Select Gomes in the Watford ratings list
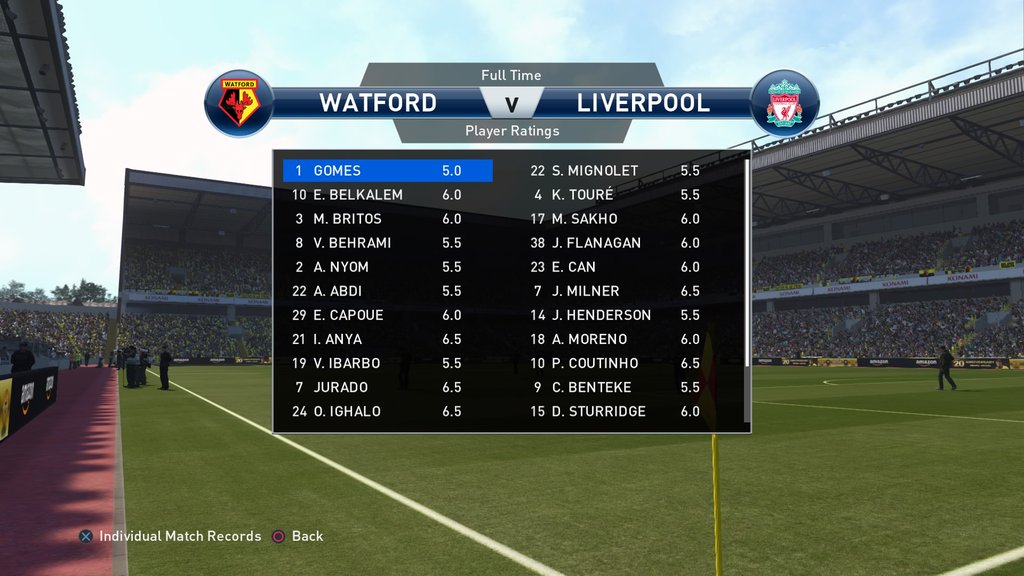1024x576 pixels. pyautogui.click(x=387, y=171)
